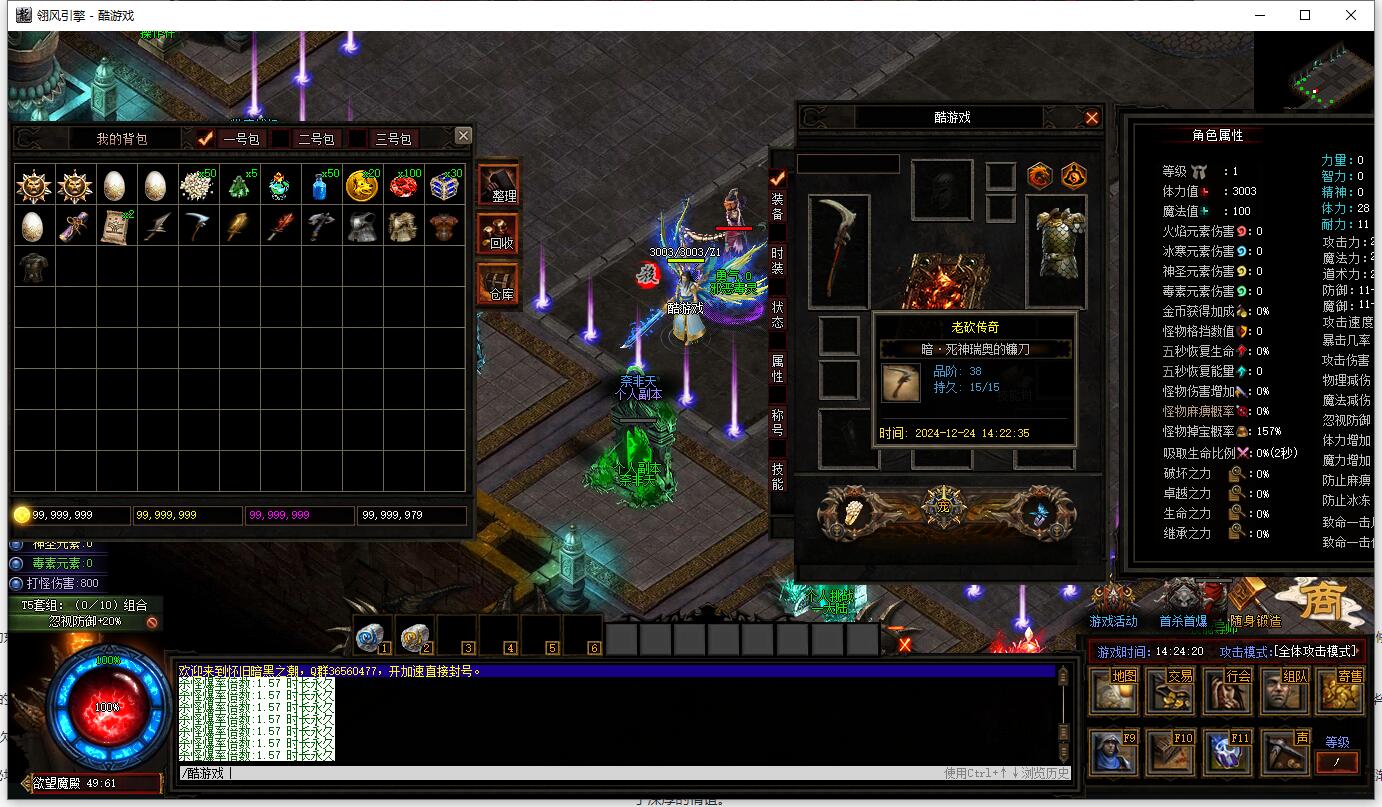Image resolution: width=1382 pixels, height=807 pixels.
Task: Select the red gem stack of 100
Action: click(x=404, y=185)
